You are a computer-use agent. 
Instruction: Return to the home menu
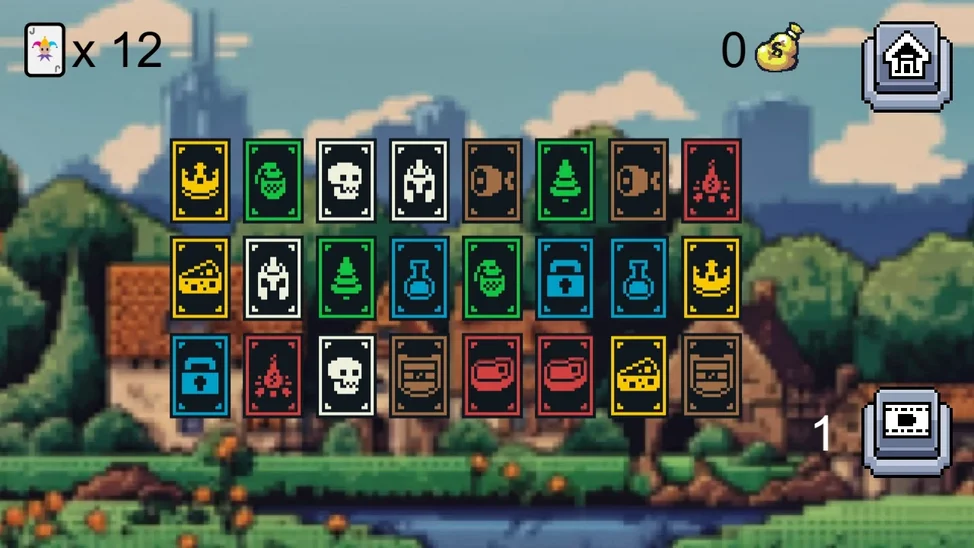(x=905, y=60)
